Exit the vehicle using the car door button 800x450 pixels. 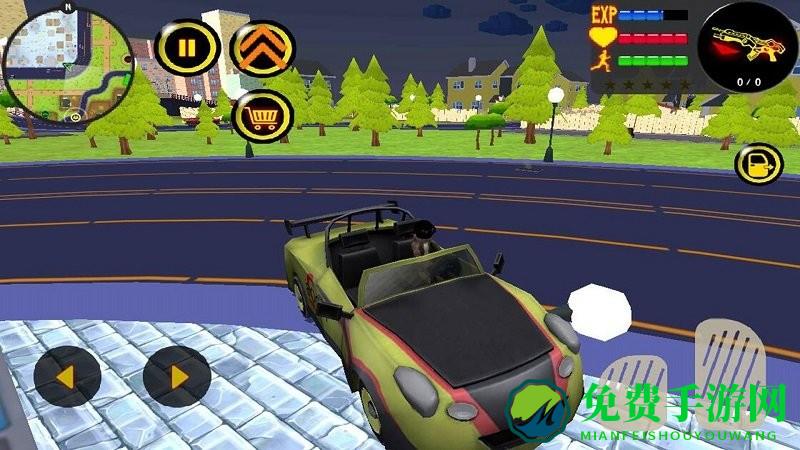[x=759, y=164]
